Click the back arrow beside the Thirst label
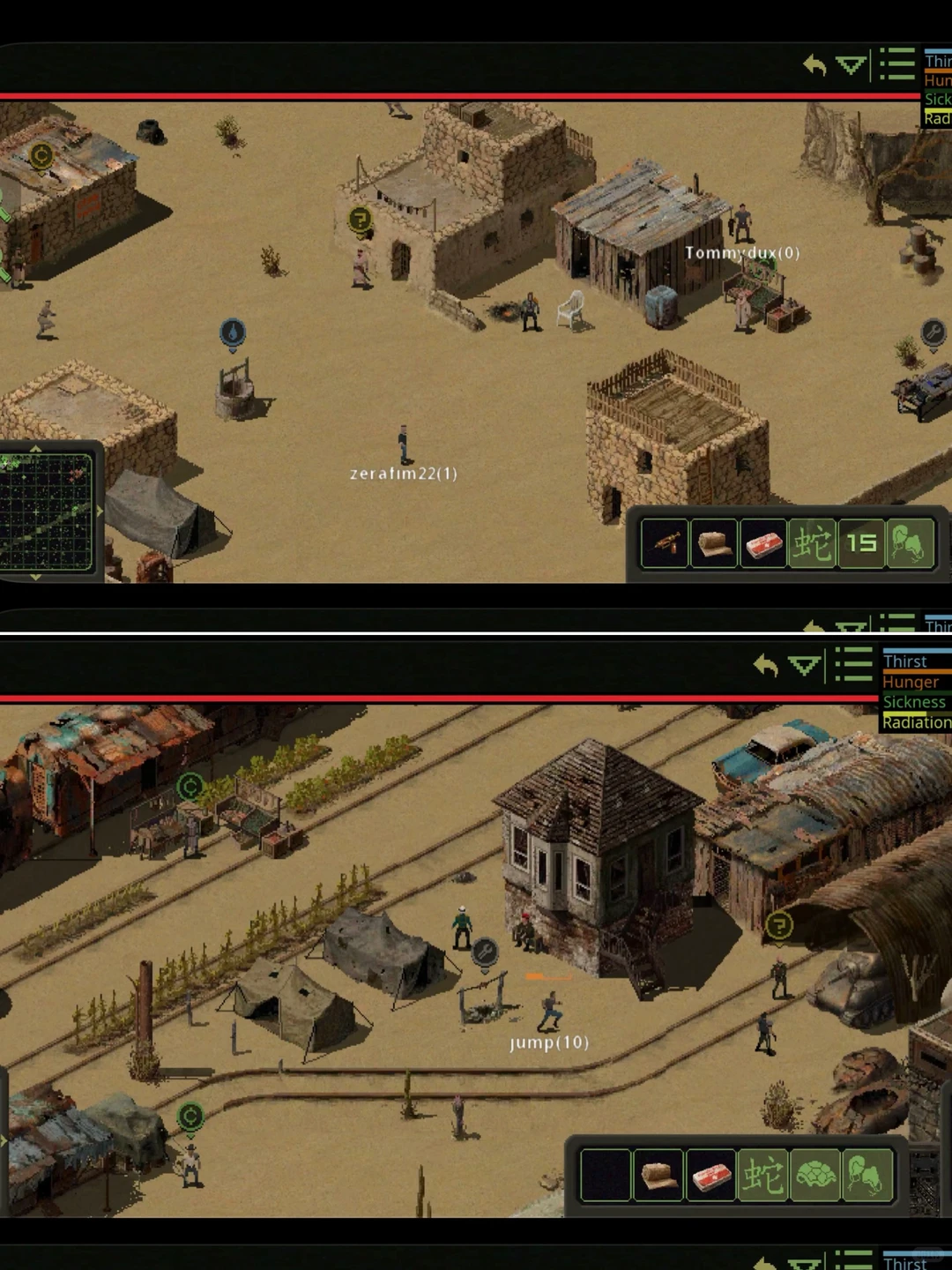Image resolution: width=952 pixels, height=1270 pixels. (765, 666)
